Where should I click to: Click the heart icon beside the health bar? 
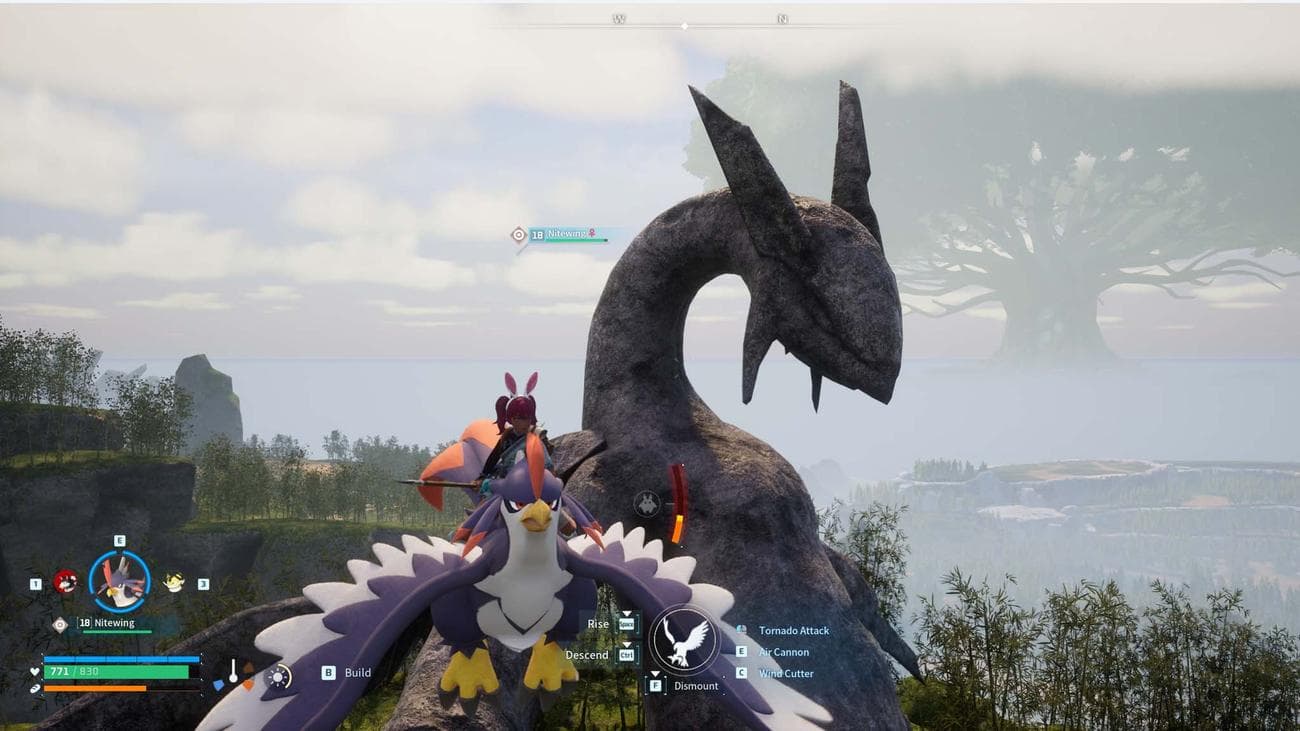tap(34, 672)
